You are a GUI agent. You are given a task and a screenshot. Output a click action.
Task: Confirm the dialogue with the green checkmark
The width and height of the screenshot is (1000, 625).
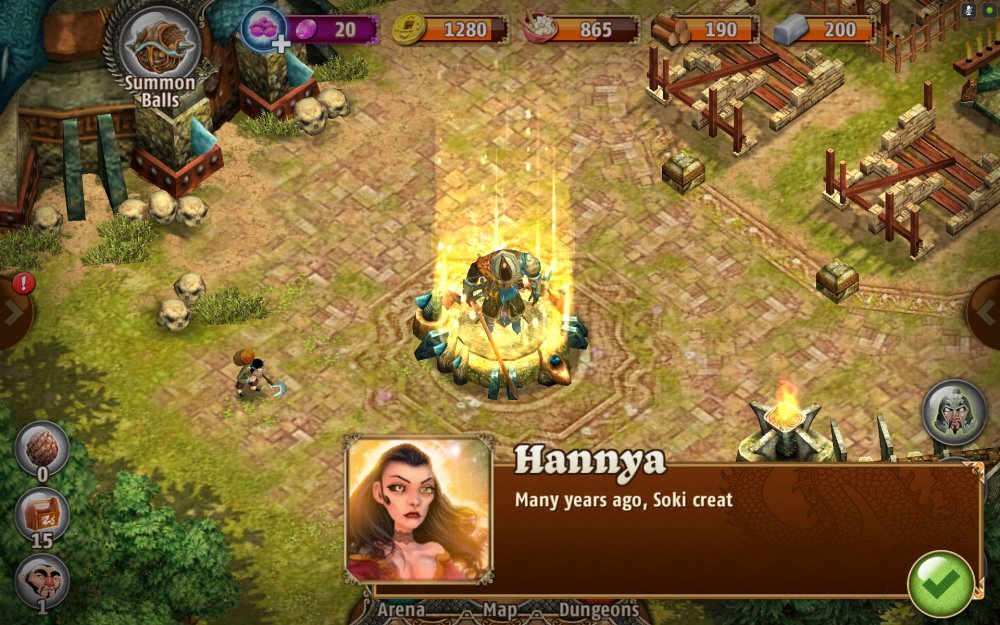click(940, 584)
